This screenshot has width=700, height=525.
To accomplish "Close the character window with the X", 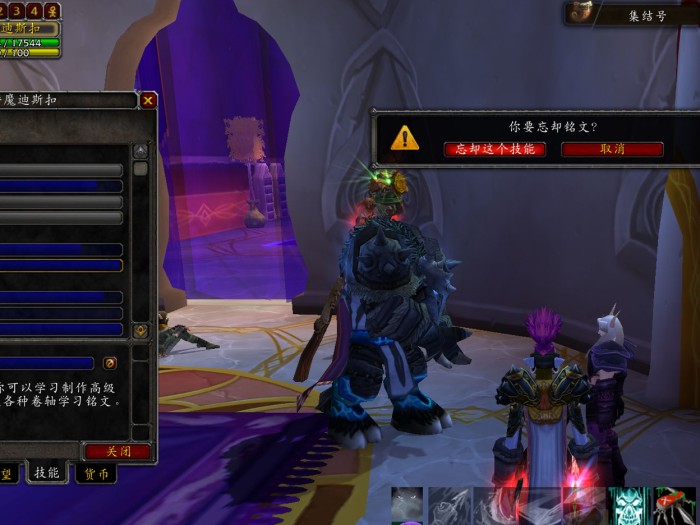I will pyautogui.click(x=148, y=100).
